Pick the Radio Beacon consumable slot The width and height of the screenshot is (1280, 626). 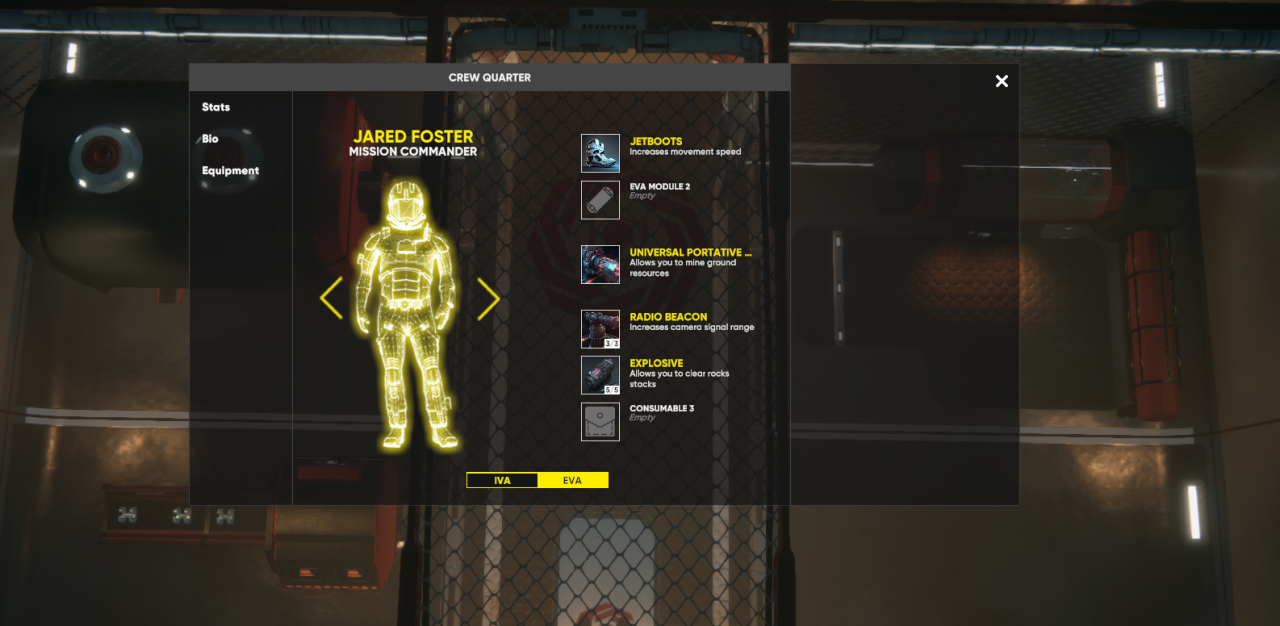601,329
